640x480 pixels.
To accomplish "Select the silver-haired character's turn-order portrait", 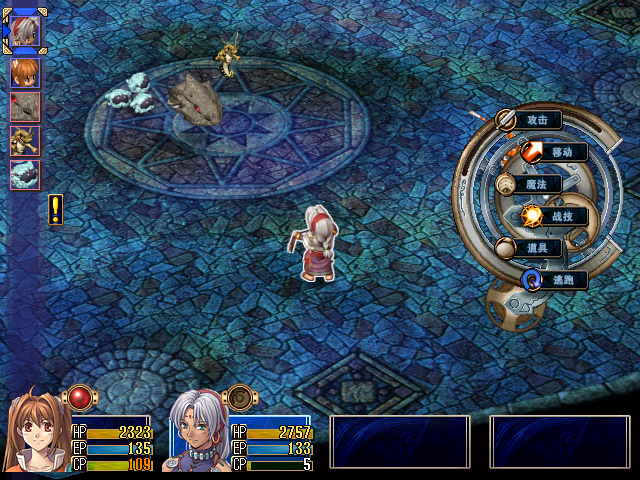I will point(25,31).
